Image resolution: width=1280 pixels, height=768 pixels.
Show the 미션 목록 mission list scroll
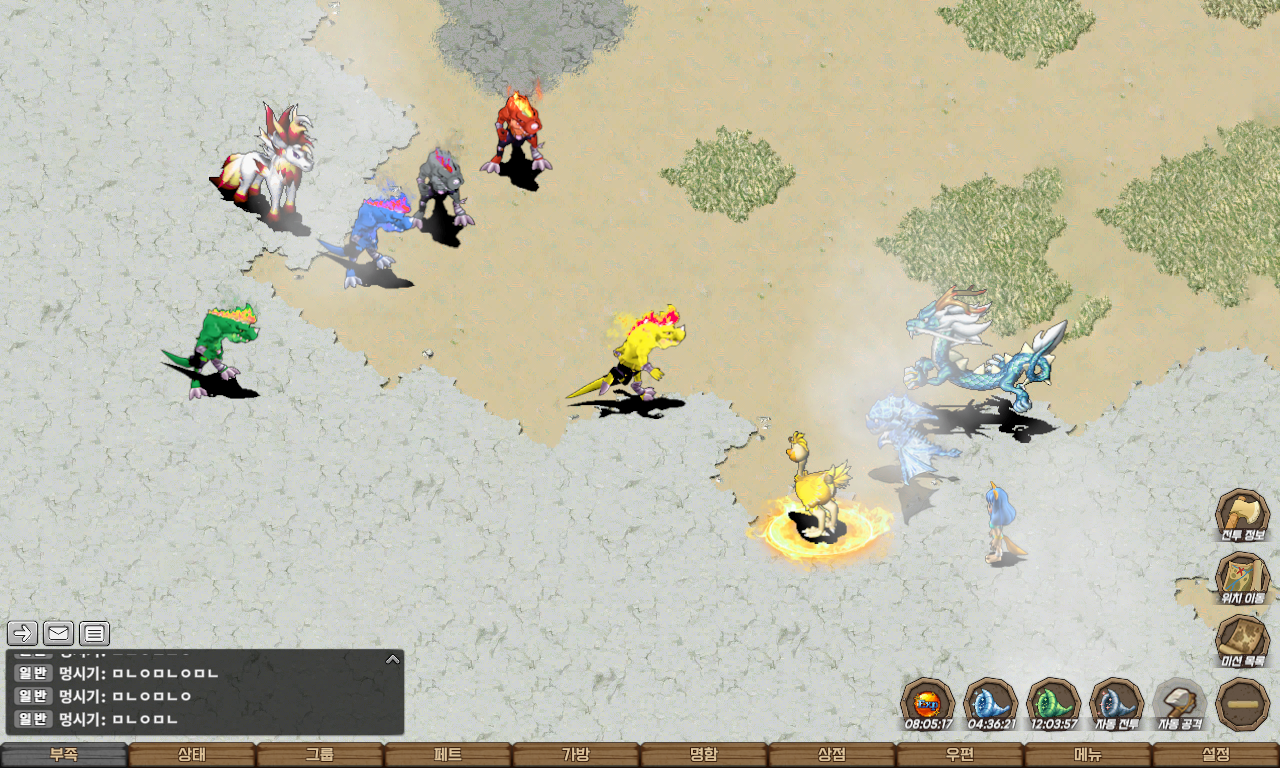coord(1242,641)
